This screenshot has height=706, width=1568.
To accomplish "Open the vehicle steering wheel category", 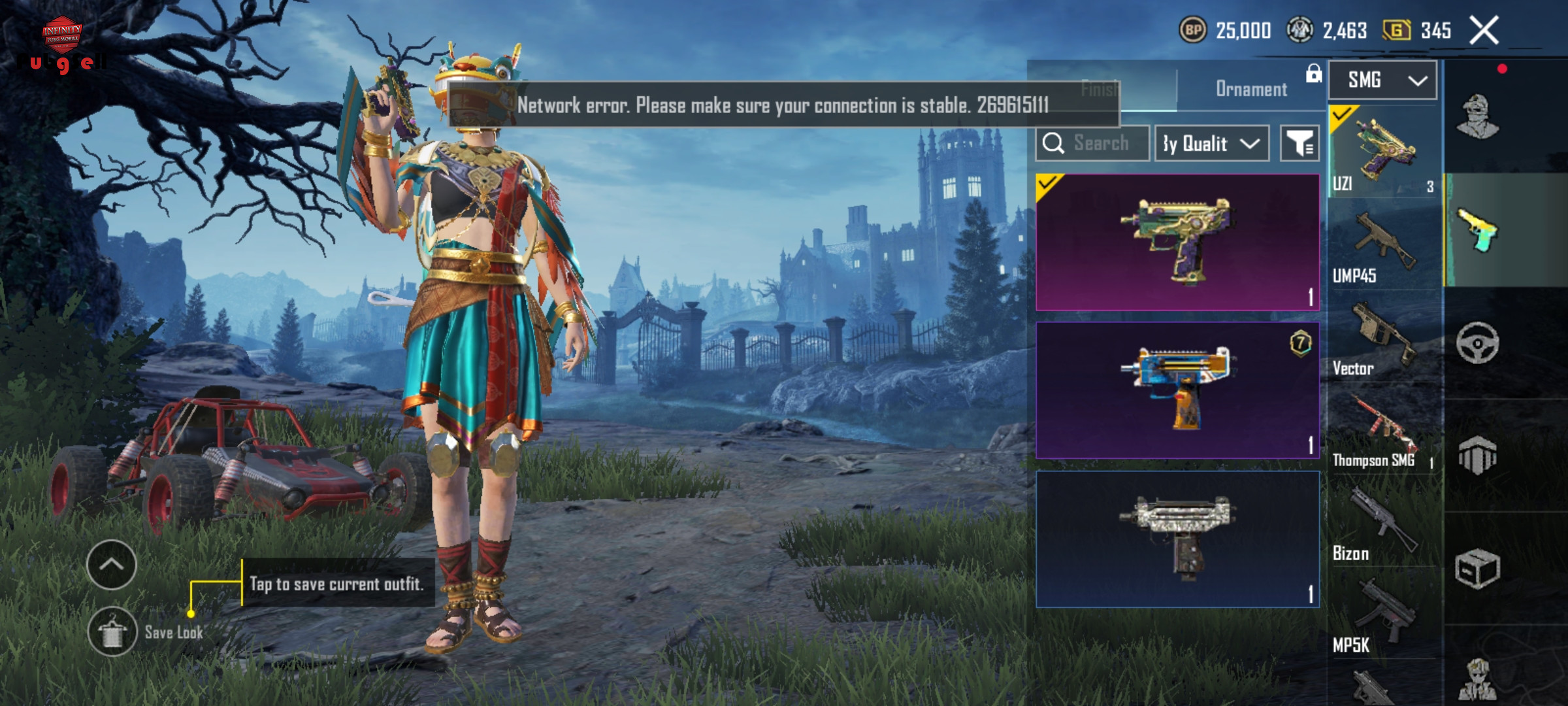I will click(1478, 343).
